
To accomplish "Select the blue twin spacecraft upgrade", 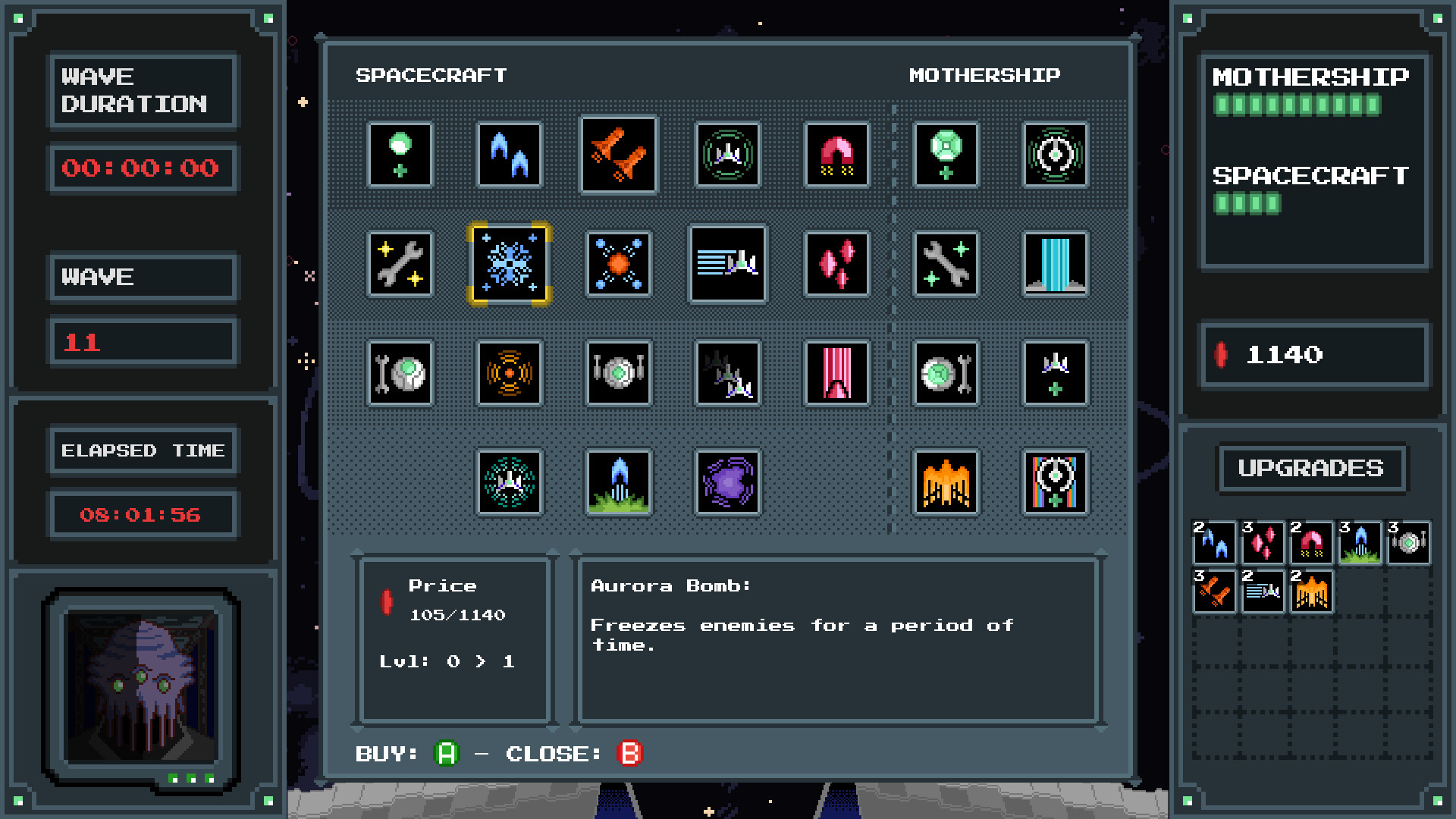I will click(509, 155).
